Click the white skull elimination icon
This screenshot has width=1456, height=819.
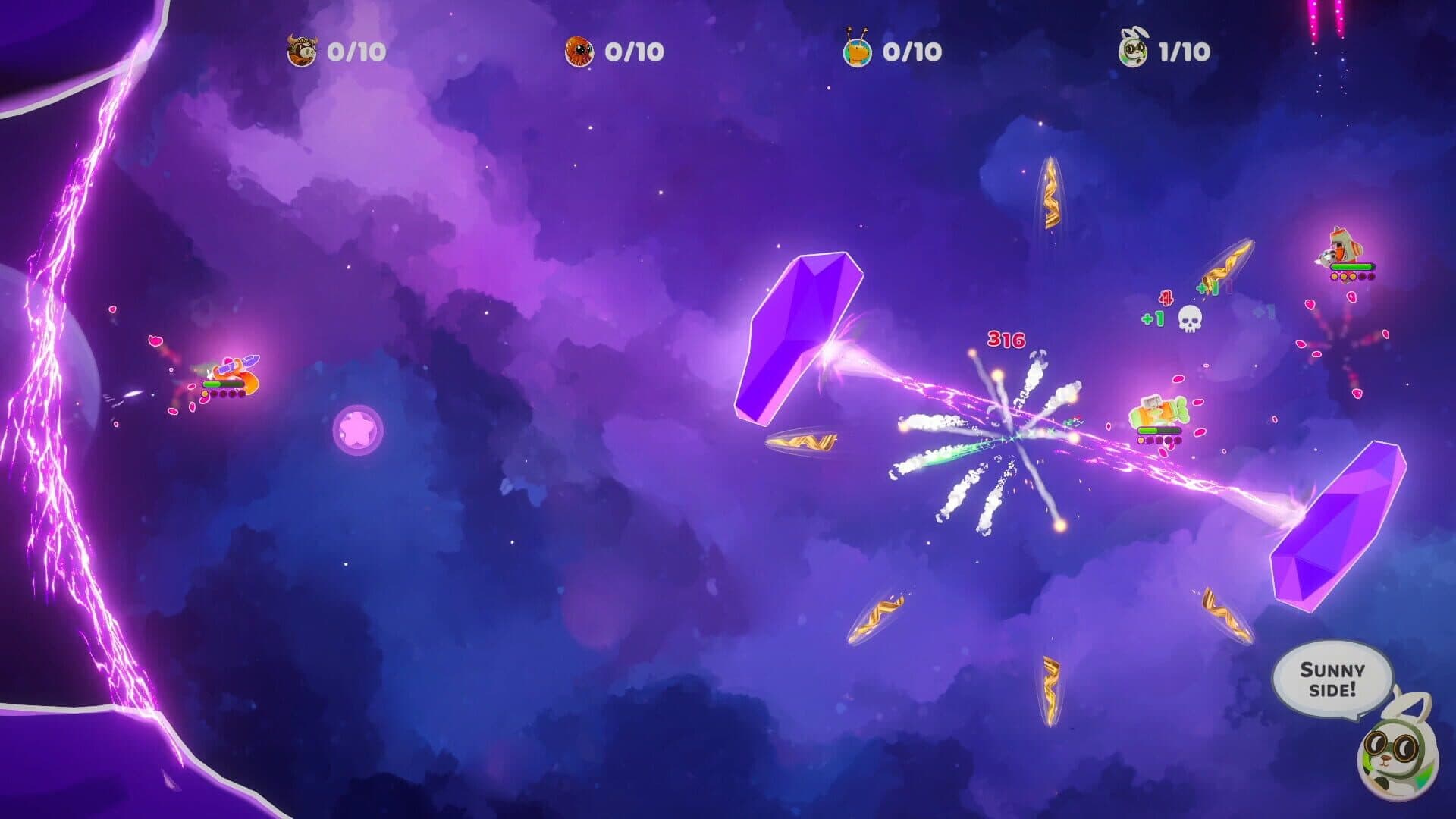click(1189, 319)
